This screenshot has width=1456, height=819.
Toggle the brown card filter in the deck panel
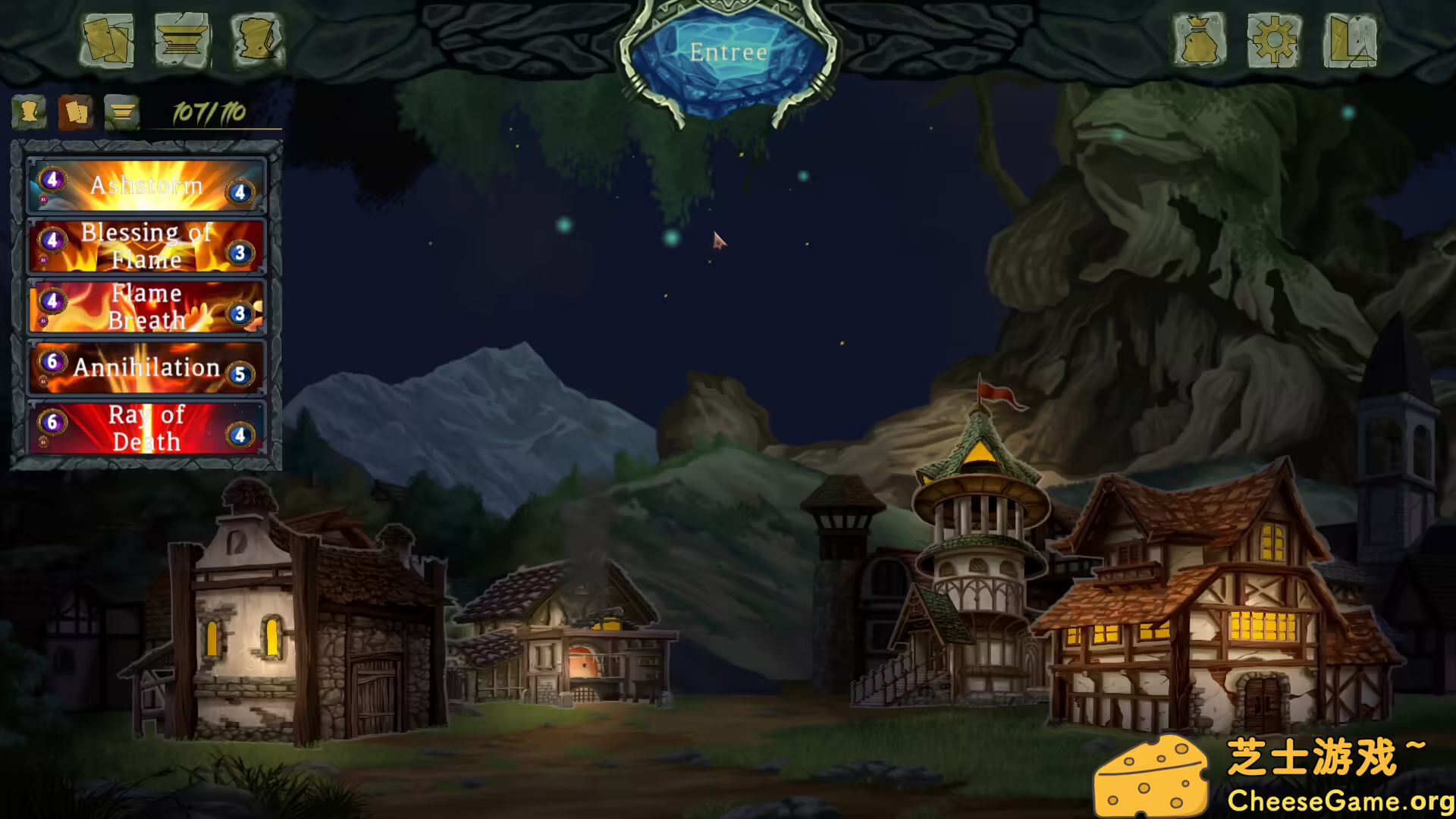click(x=74, y=112)
